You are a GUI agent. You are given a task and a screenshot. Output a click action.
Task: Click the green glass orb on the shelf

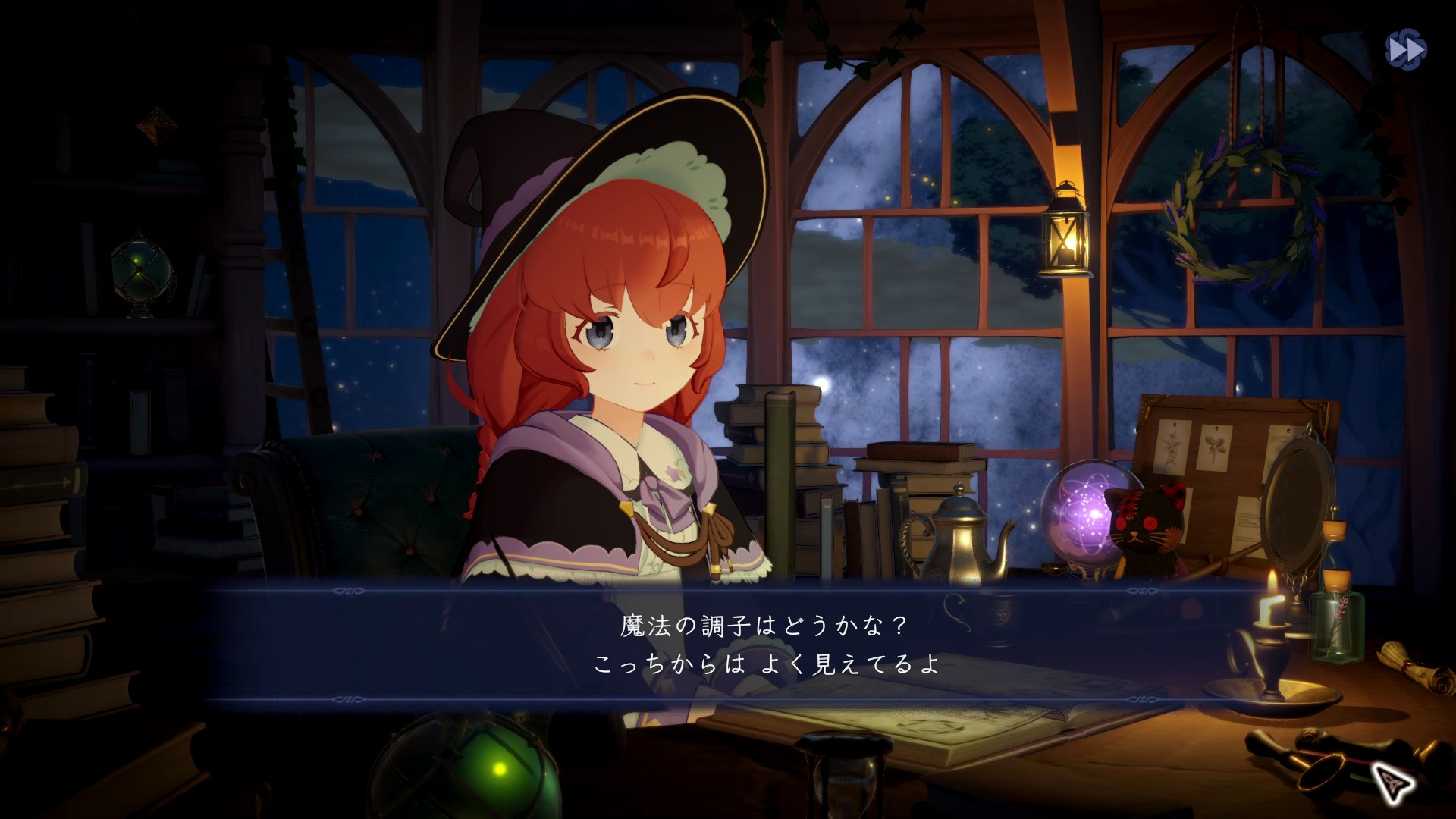pyautogui.click(x=140, y=269)
